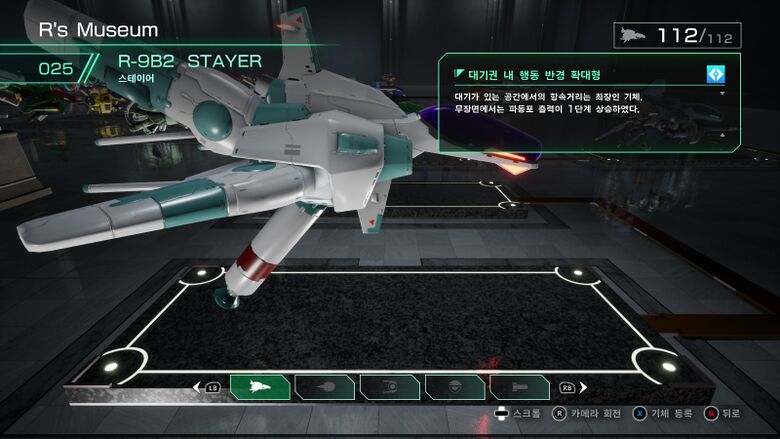Open the Force device tab
Image resolution: width=780 pixels, height=439 pixels.
pyautogui.click(x=389, y=387)
